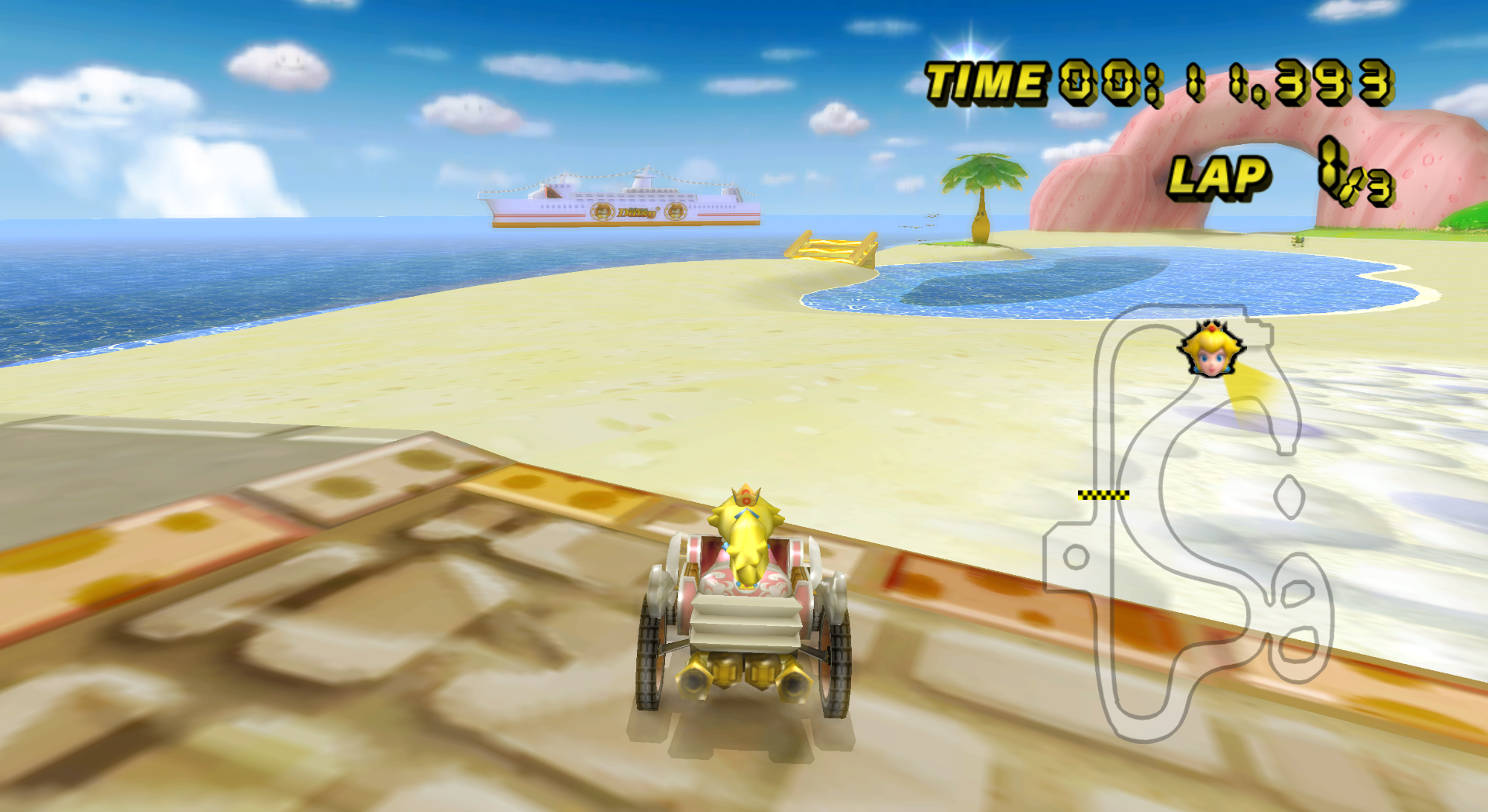Click the Daisy emblem on the cruise ship

[x=601, y=212]
